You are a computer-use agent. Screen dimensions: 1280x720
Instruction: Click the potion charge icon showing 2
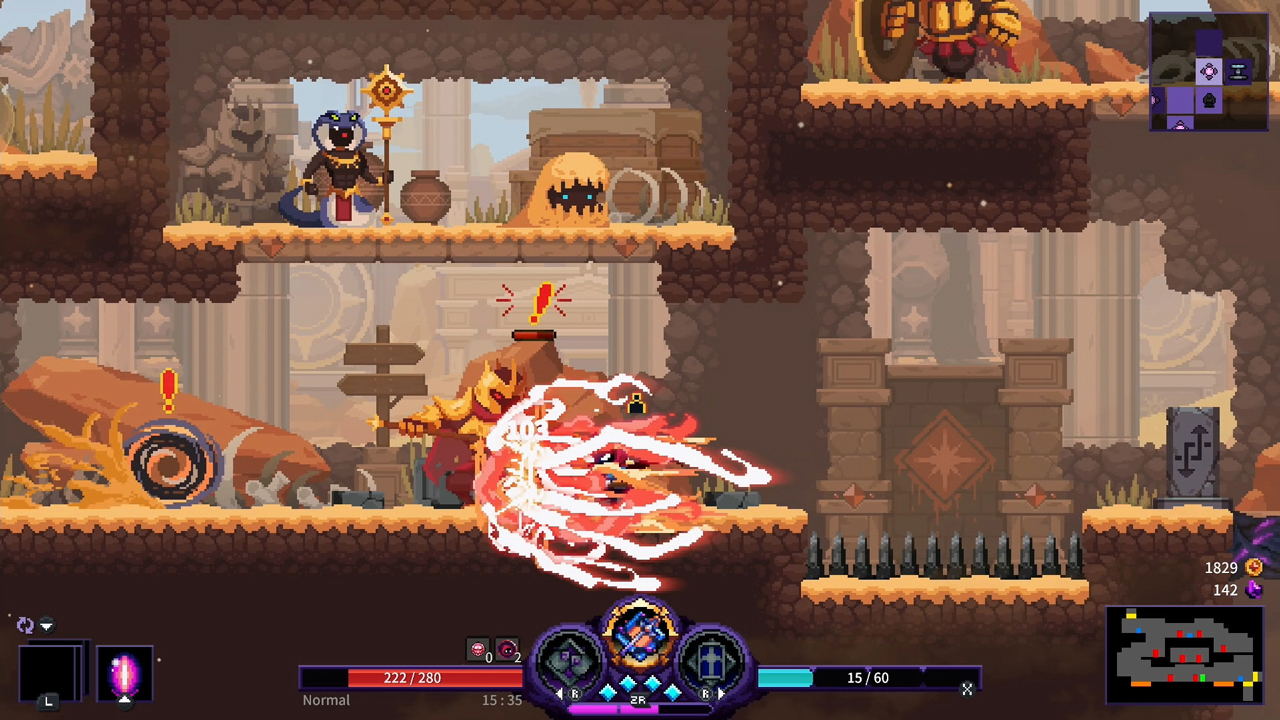pos(506,648)
